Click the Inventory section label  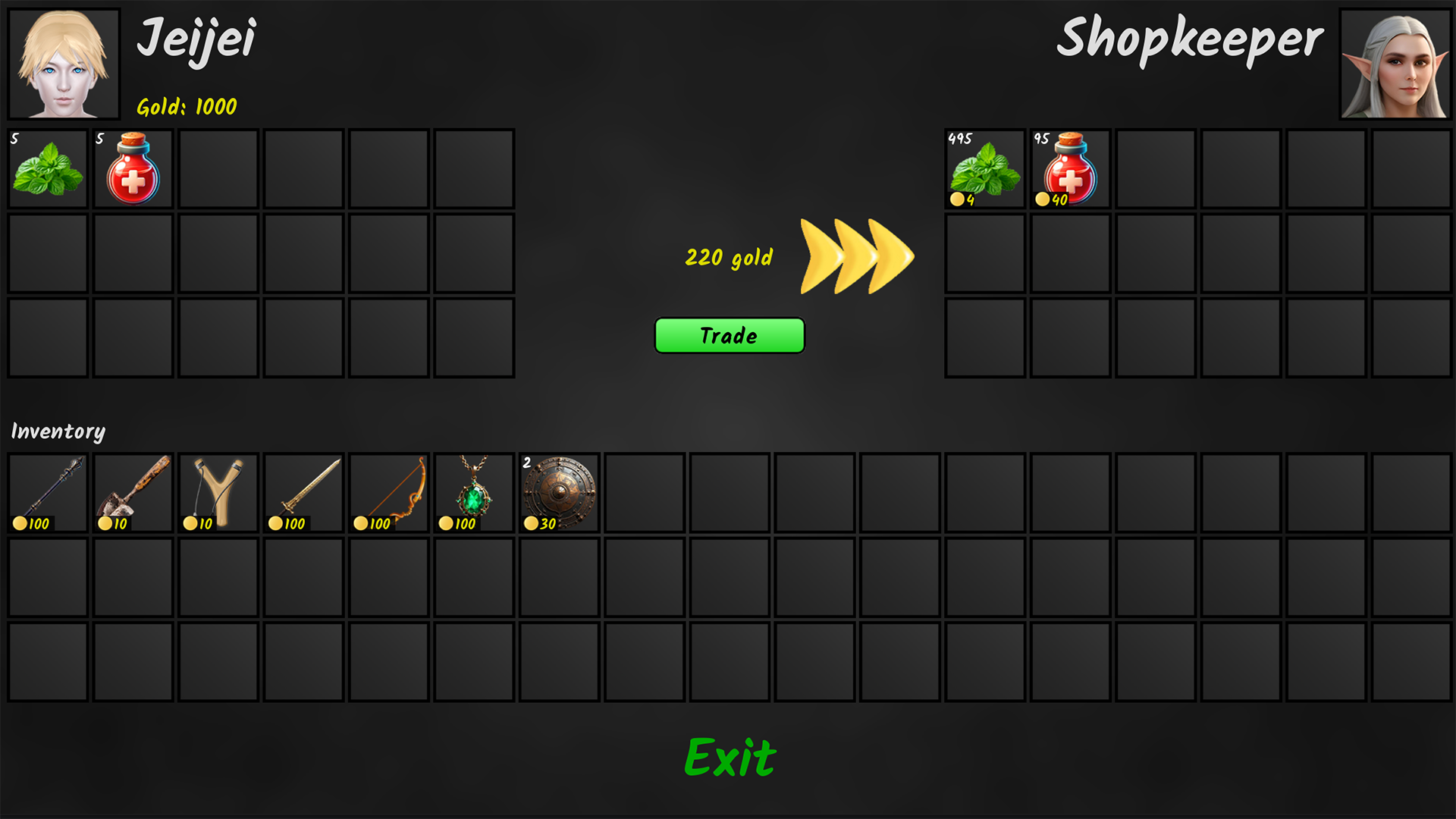(x=57, y=431)
